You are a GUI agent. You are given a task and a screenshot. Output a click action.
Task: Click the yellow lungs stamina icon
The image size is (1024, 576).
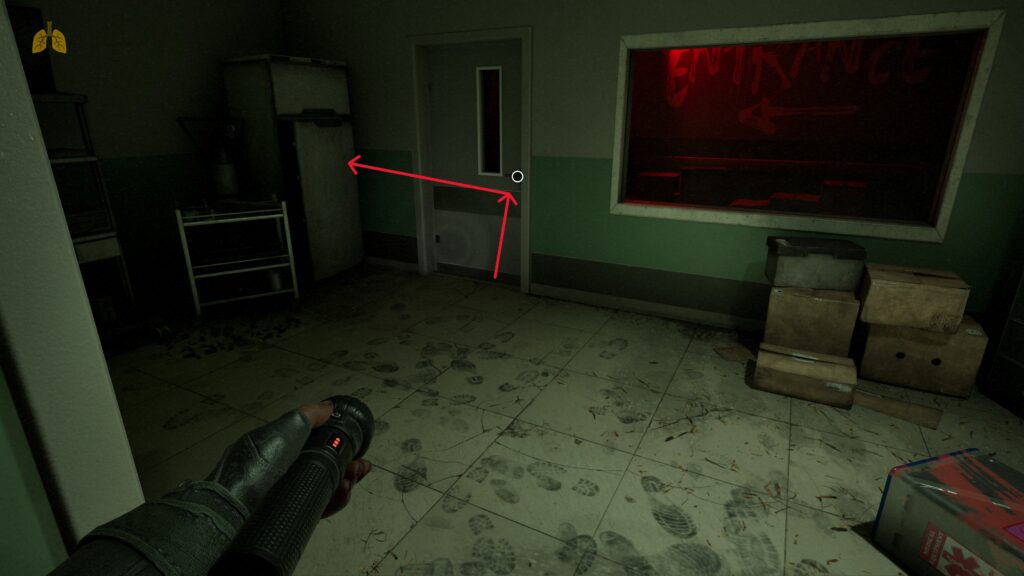tap(49, 39)
